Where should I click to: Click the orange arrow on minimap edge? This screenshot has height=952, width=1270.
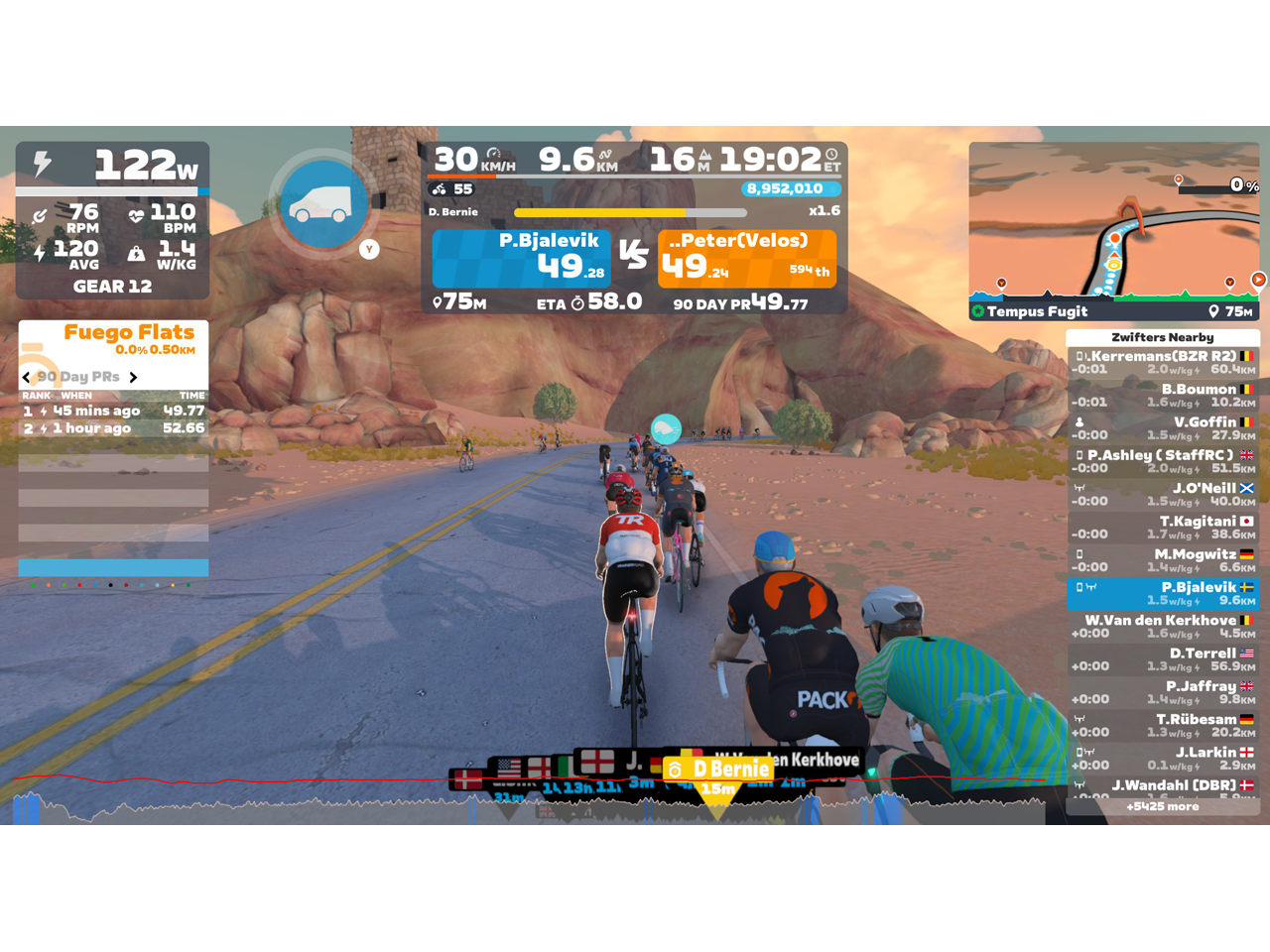click(x=1258, y=280)
